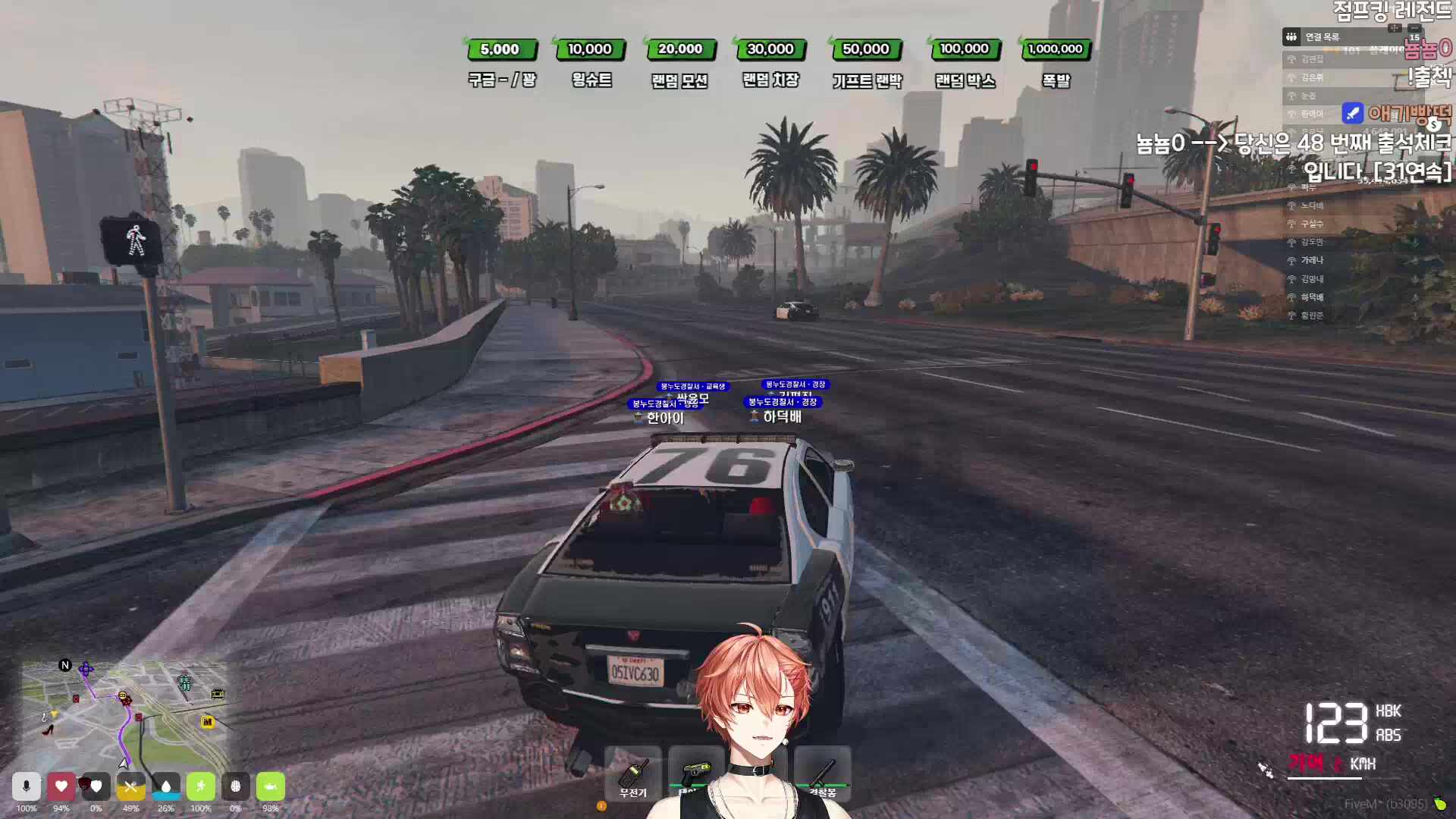Click the running man stamina icon
Image resolution: width=1456 pixels, height=819 pixels.
(201, 786)
